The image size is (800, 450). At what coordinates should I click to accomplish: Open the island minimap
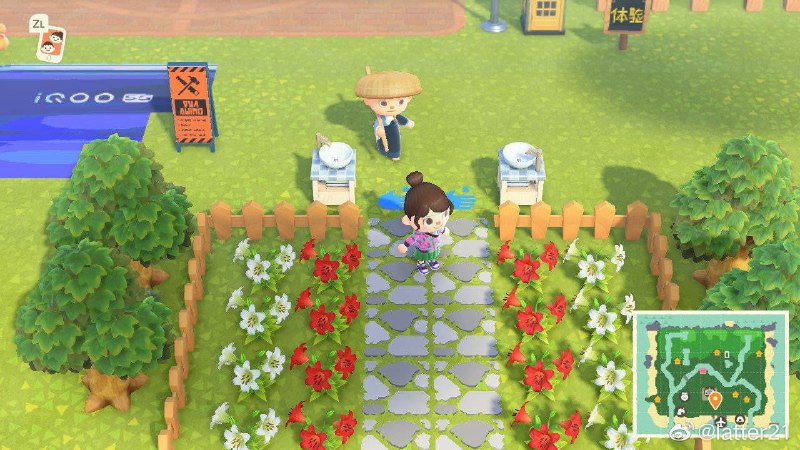[x=710, y=366]
